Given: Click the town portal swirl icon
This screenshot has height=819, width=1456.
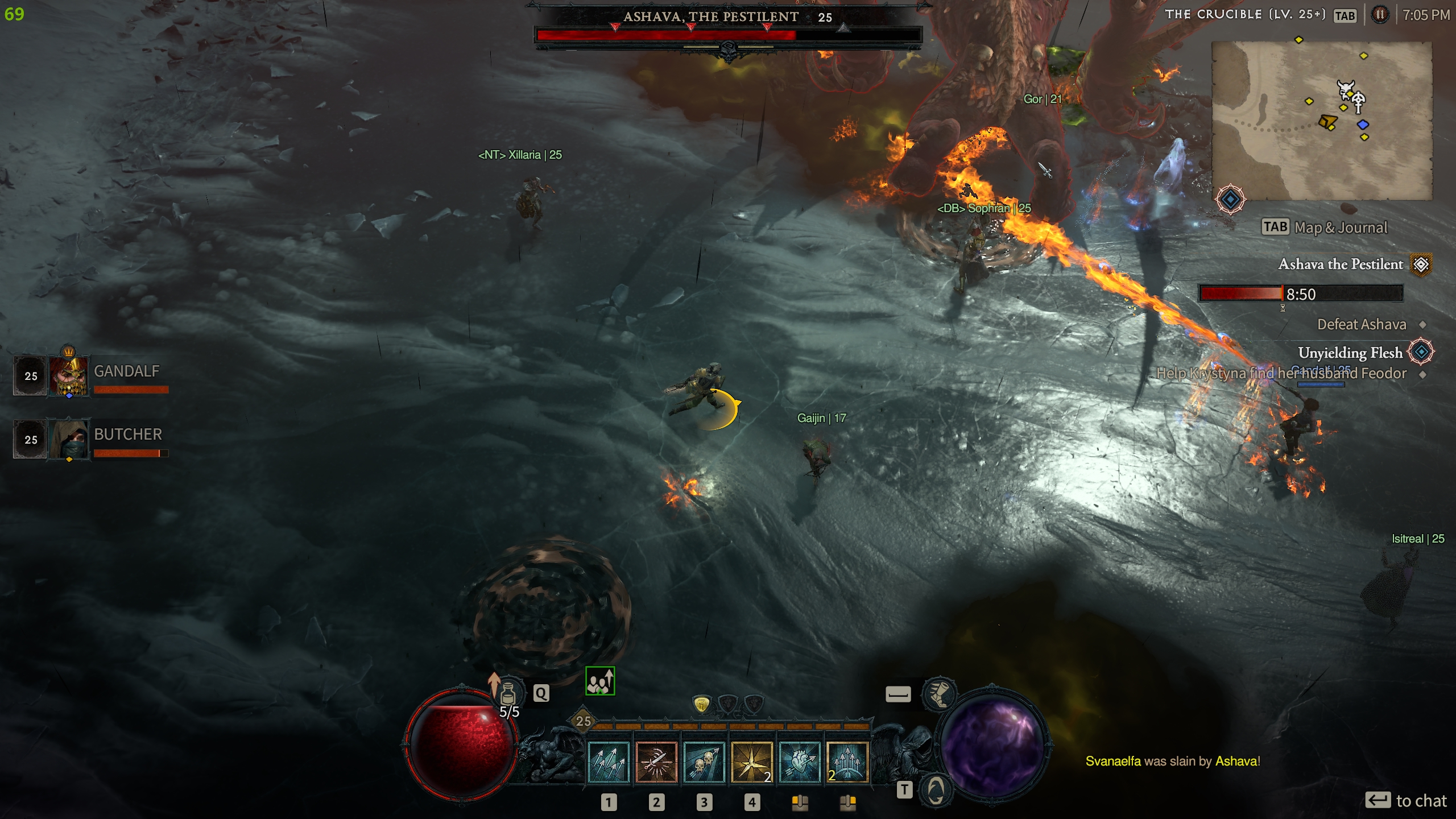Looking at the screenshot, I should pos(936,789).
